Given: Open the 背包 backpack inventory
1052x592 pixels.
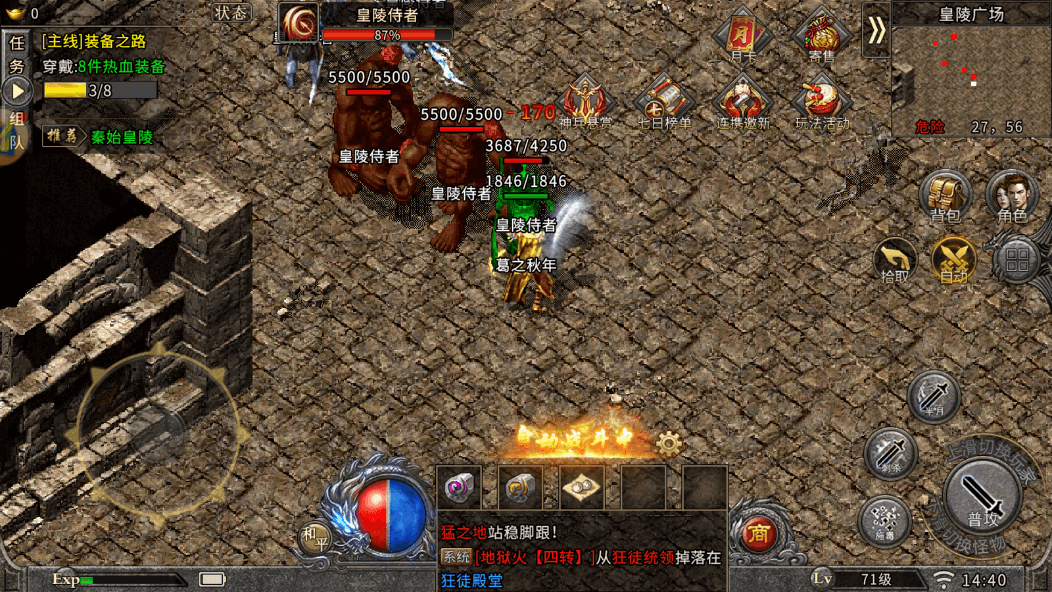Looking at the screenshot, I should pyautogui.click(x=944, y=195).
